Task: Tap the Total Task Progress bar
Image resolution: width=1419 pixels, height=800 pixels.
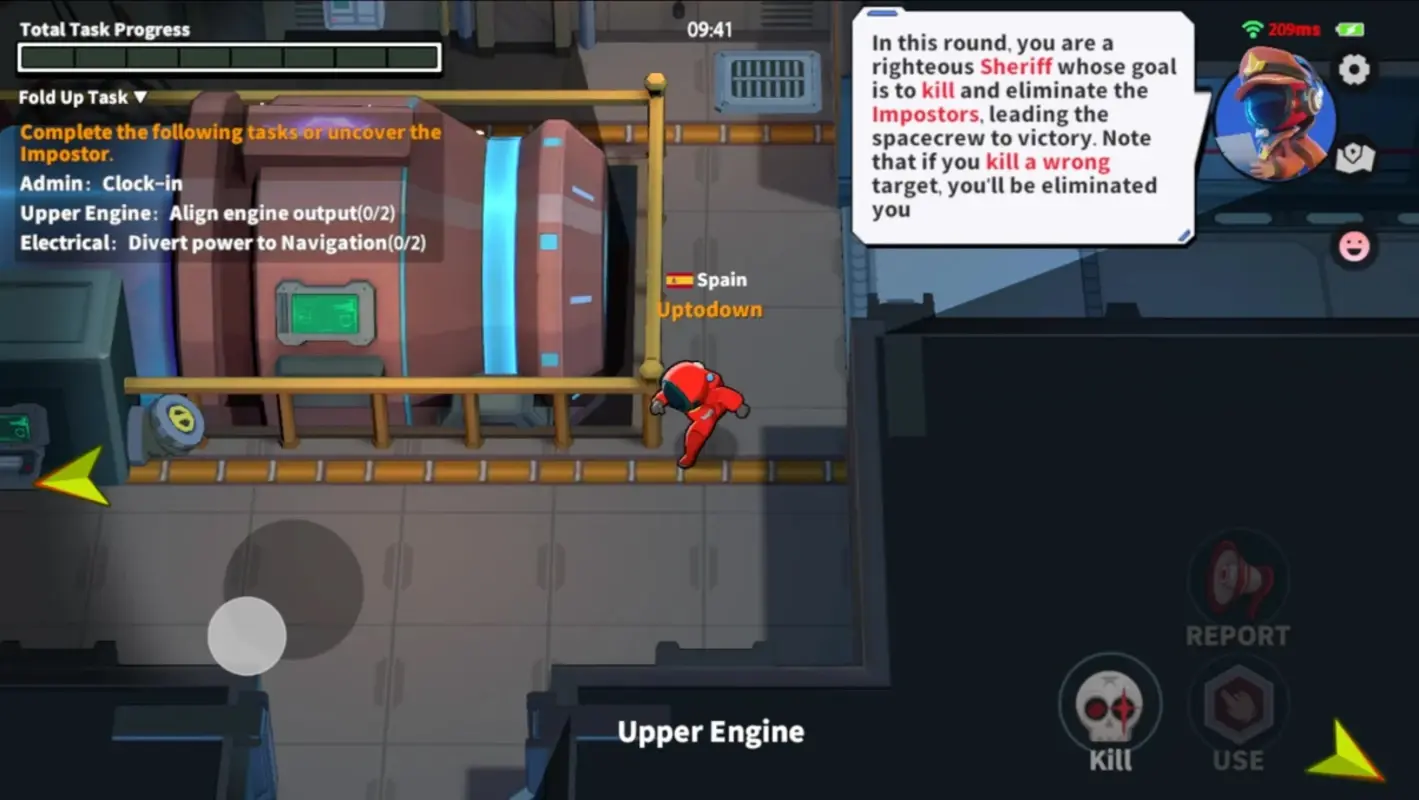Action: point(228,57)
